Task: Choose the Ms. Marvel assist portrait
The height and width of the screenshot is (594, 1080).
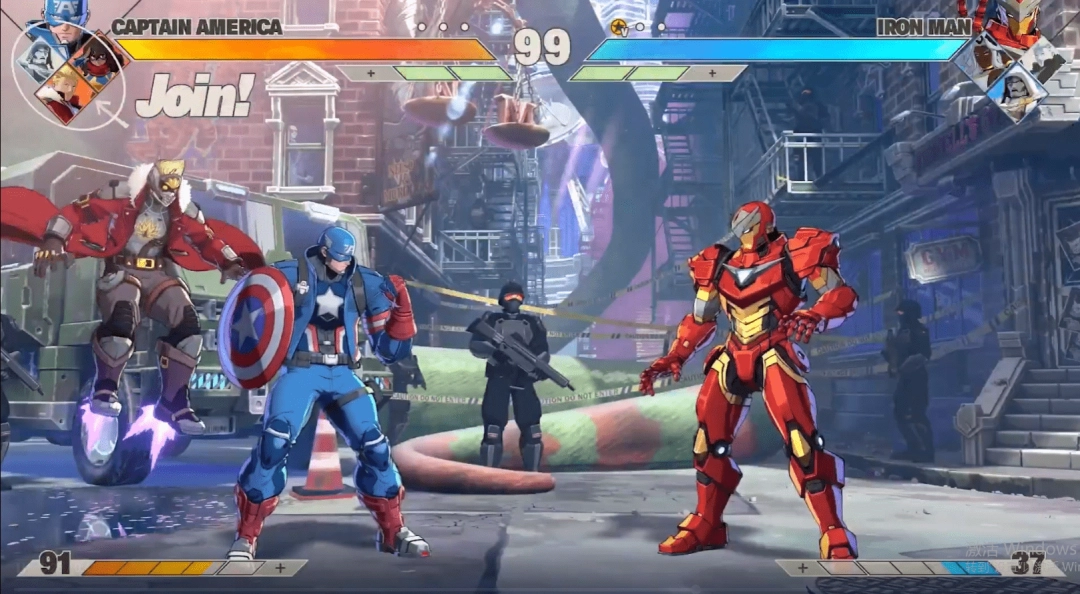Action: tap(97, 58)
